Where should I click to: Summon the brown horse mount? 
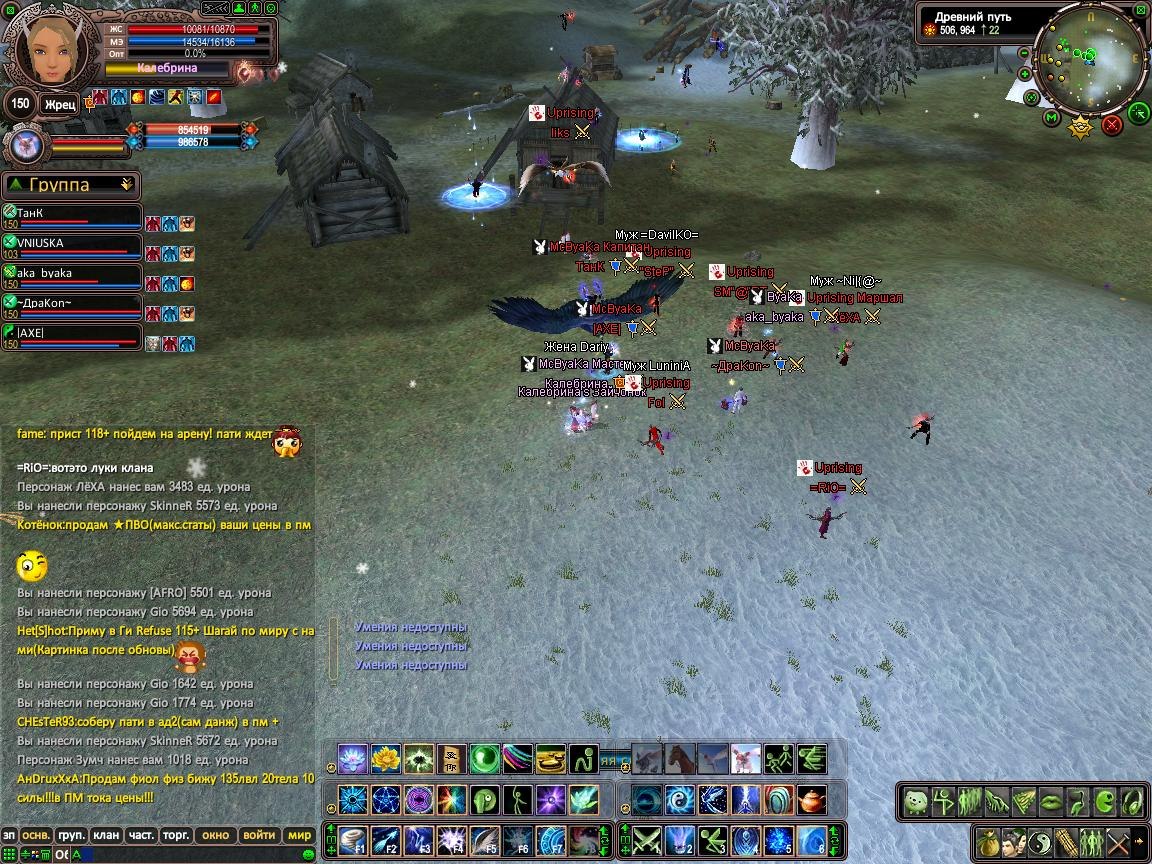click(x=681, y=759)
